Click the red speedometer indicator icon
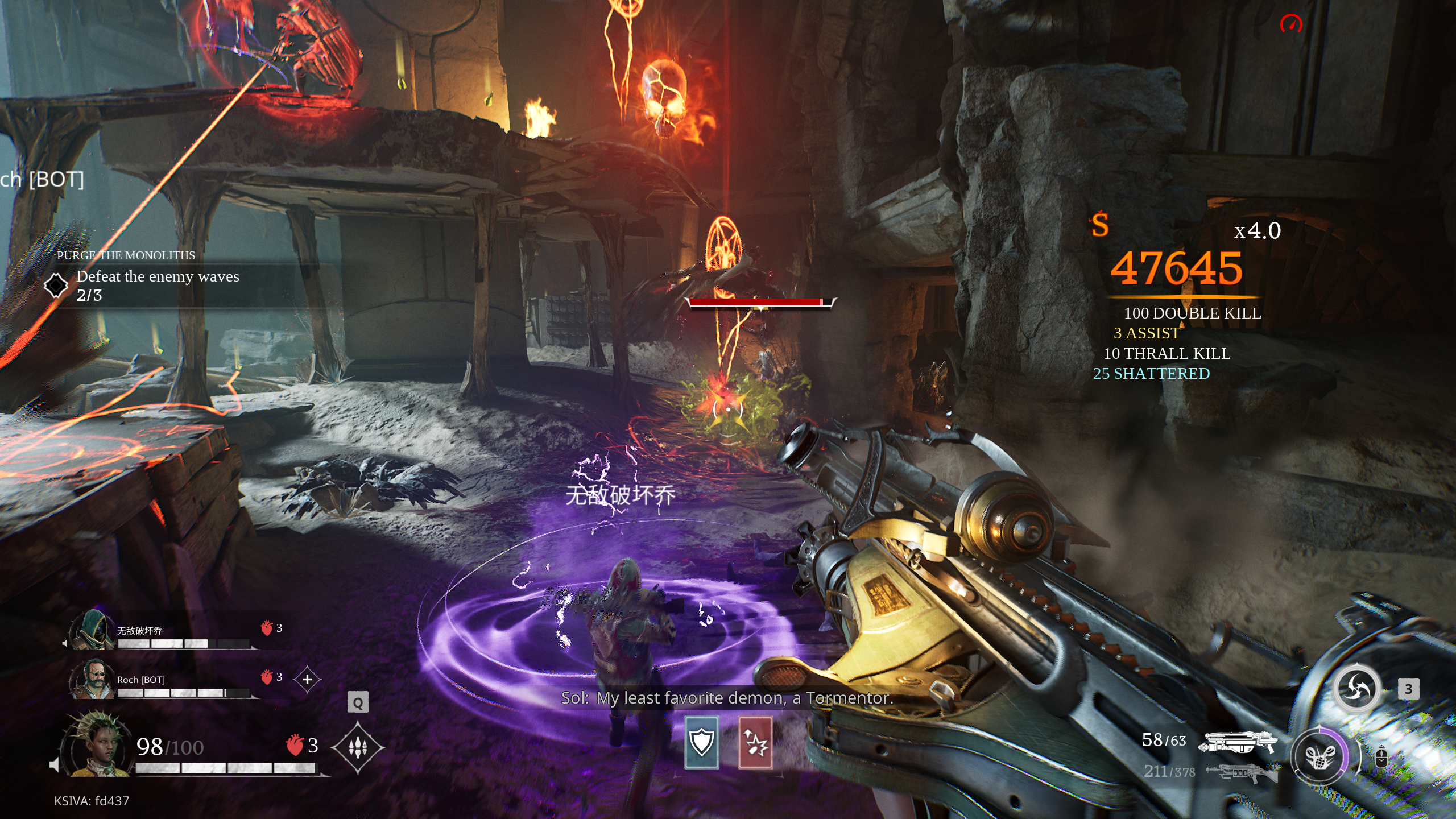The image size is (1456, 819). pos(1291,24)
